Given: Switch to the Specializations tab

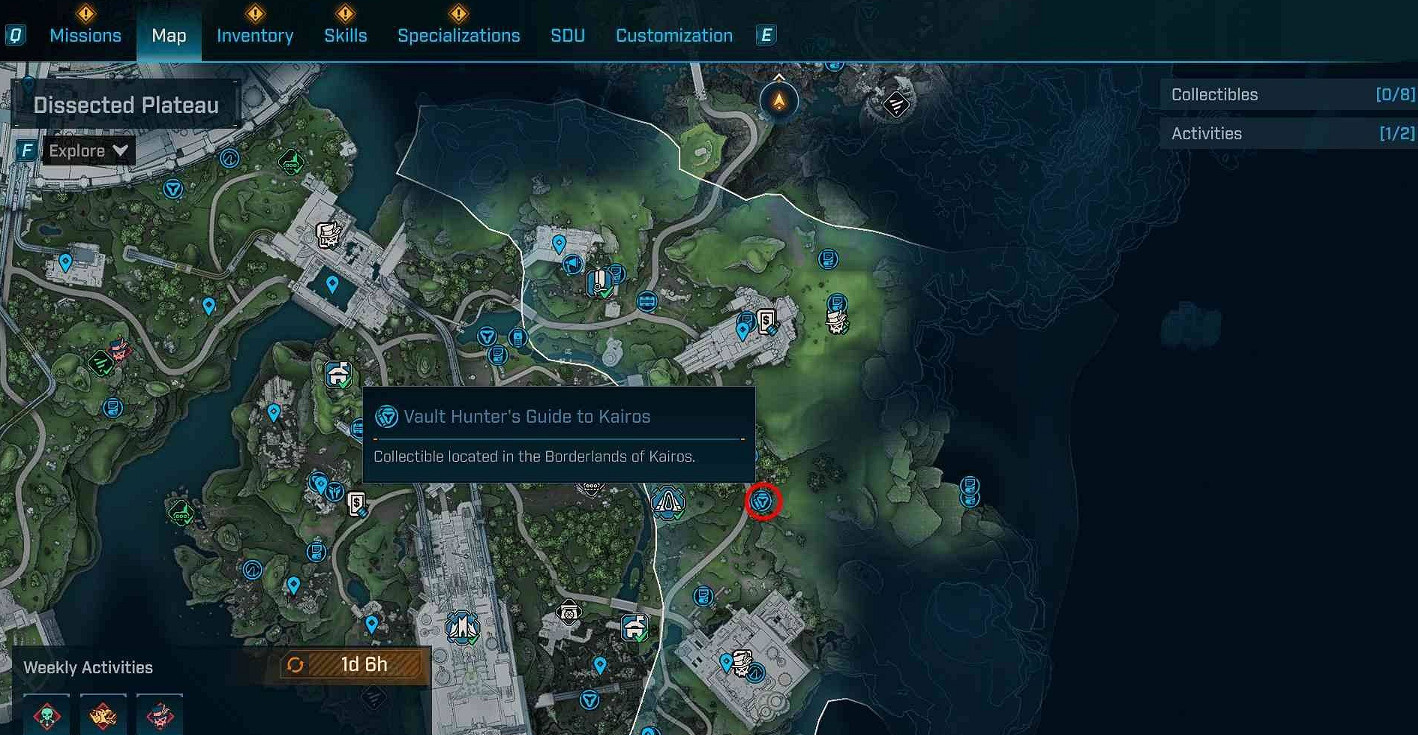Looking at the screenshot, I should coord(459,35).
